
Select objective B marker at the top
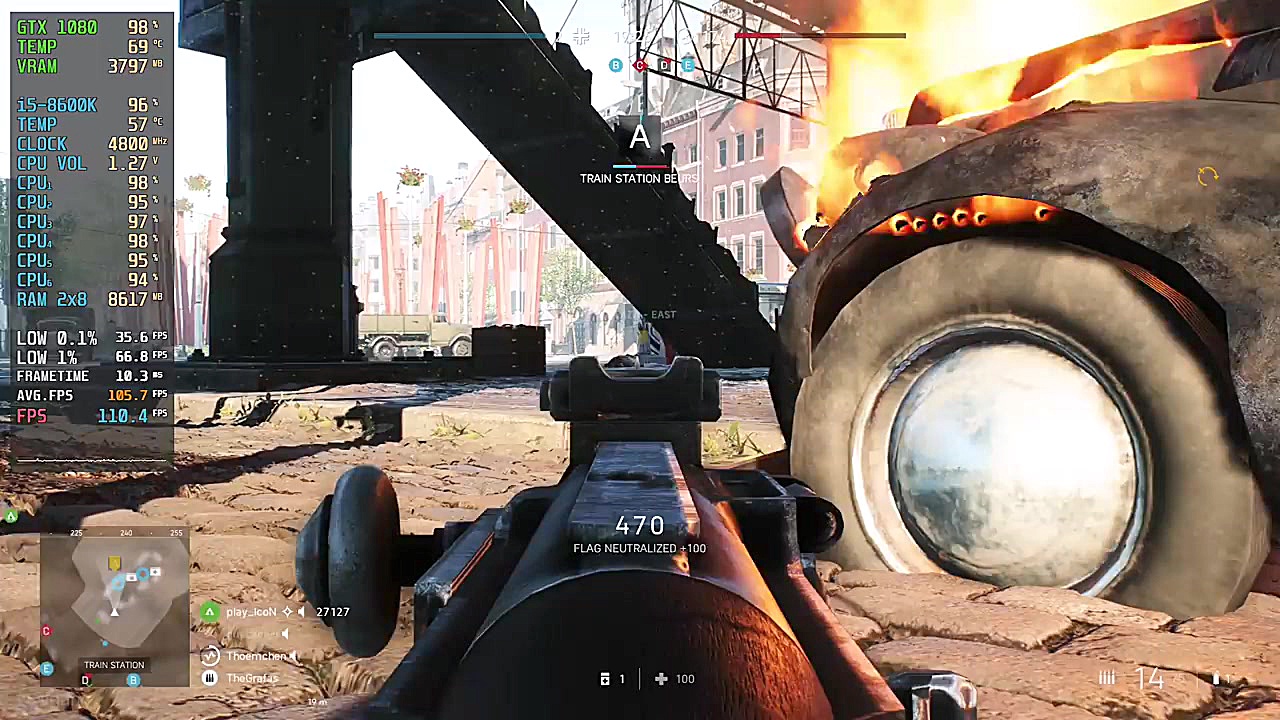pos(615,65)
